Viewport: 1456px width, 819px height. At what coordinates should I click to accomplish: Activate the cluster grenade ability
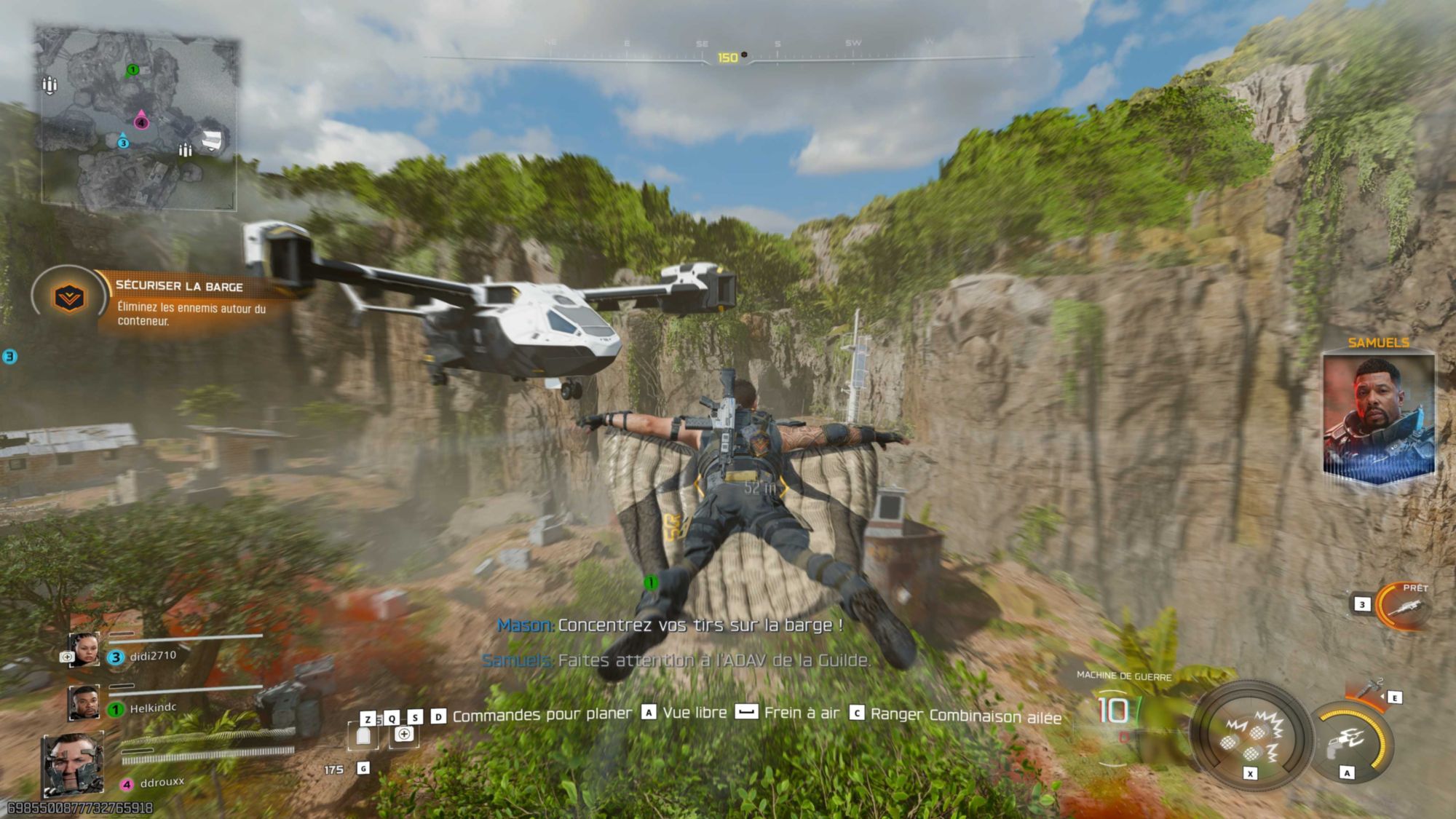(x=1251, y=735)
